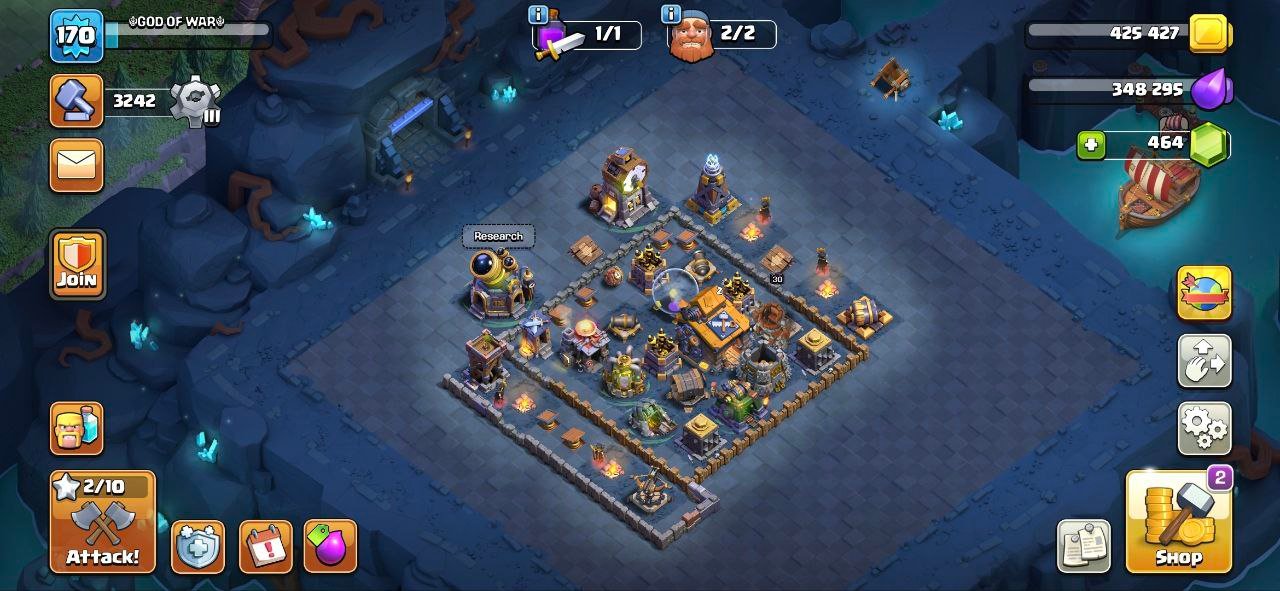Open the events calendar button

[265, 547]
